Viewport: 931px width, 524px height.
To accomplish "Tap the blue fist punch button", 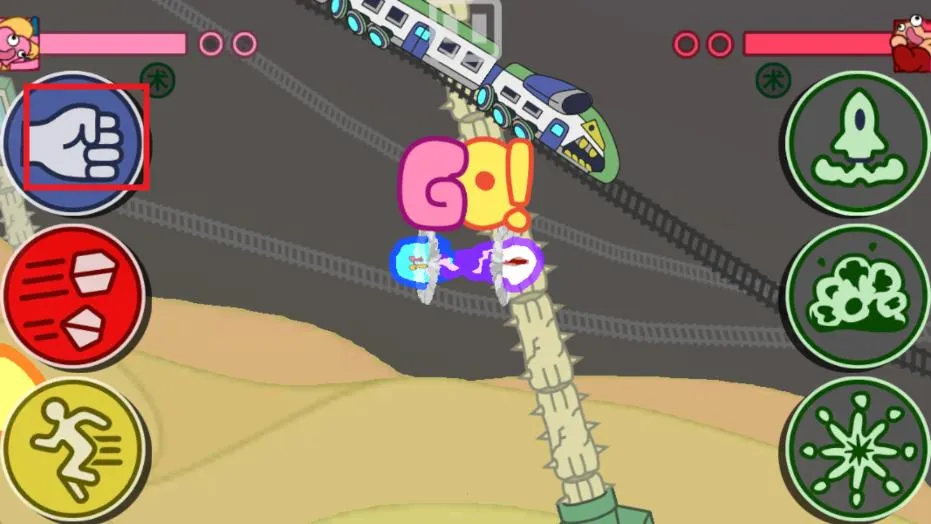I will click(x=76, y=140).
